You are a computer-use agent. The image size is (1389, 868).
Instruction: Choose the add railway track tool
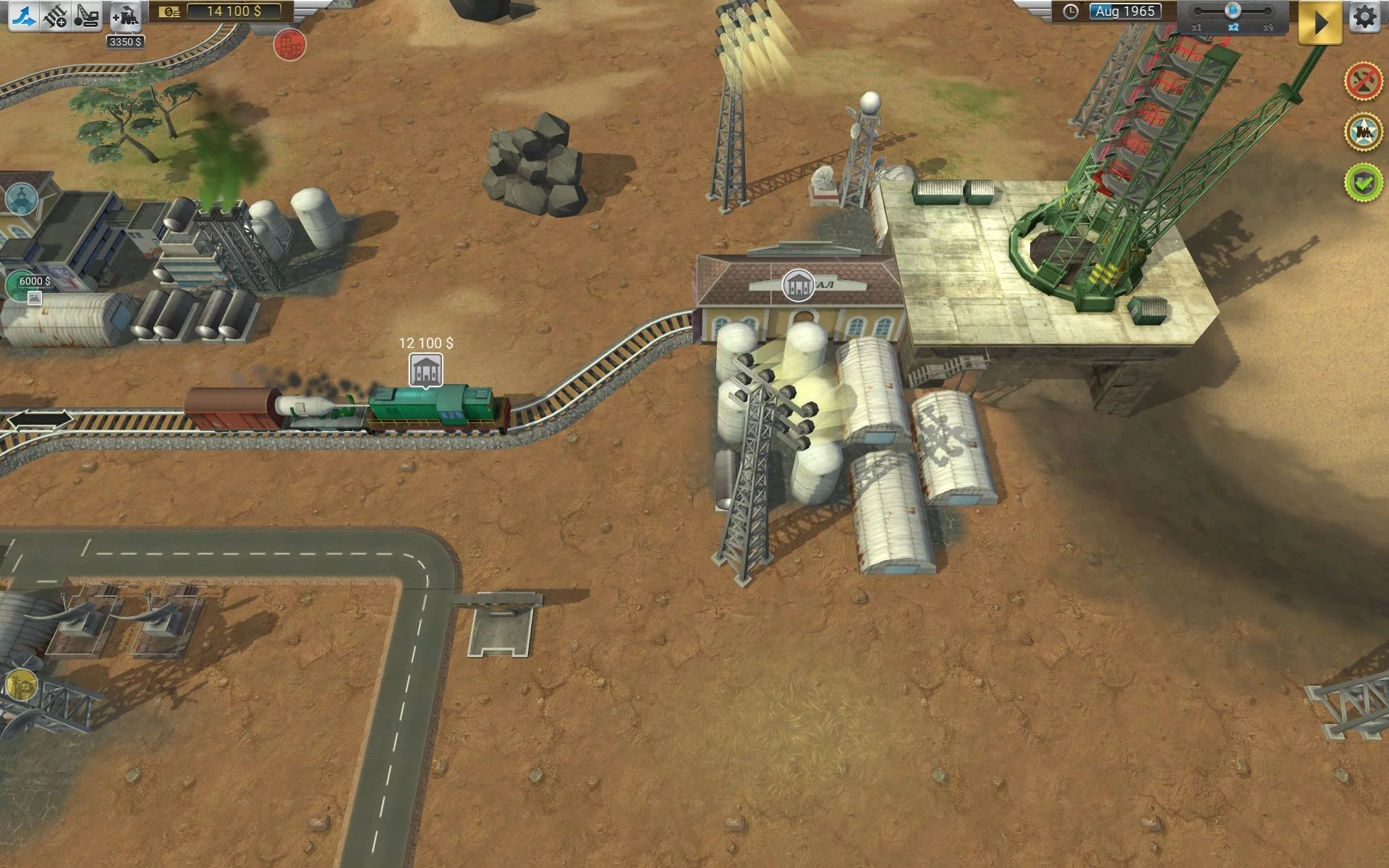55,15
